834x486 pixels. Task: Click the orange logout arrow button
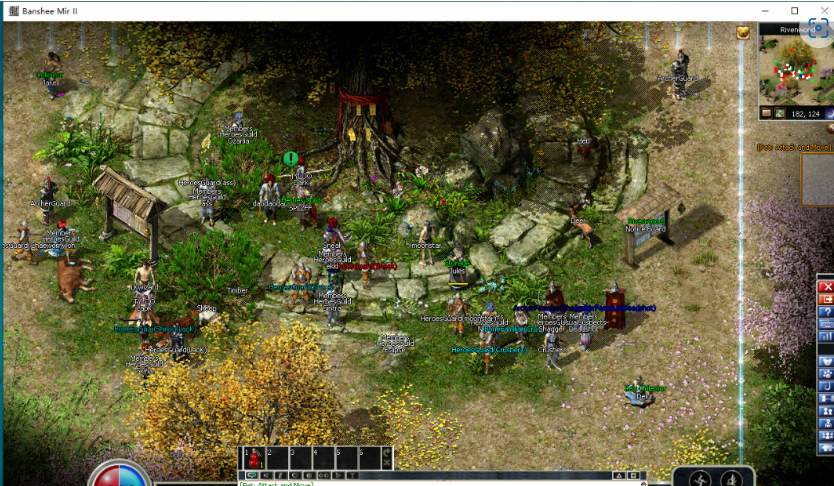(827, 299)
